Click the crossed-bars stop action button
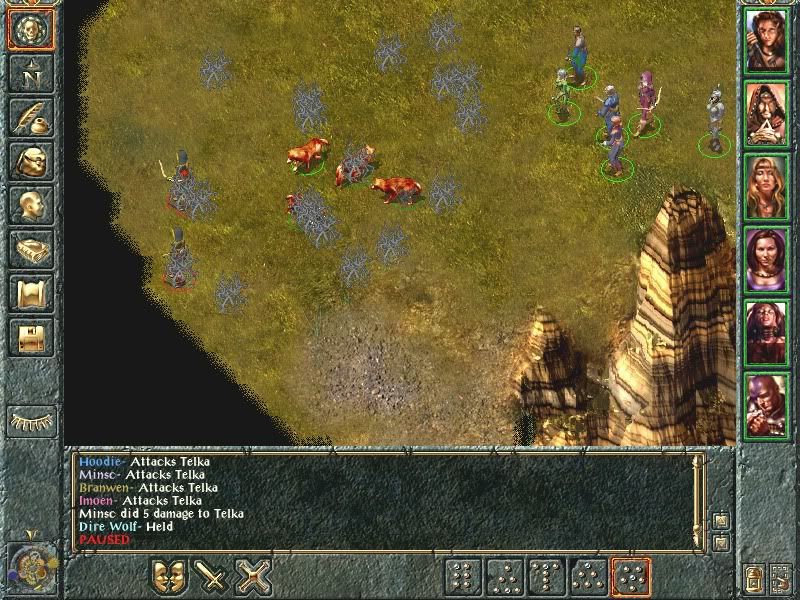800x600 pixels. pyautogui.click(x=255, y=577)
